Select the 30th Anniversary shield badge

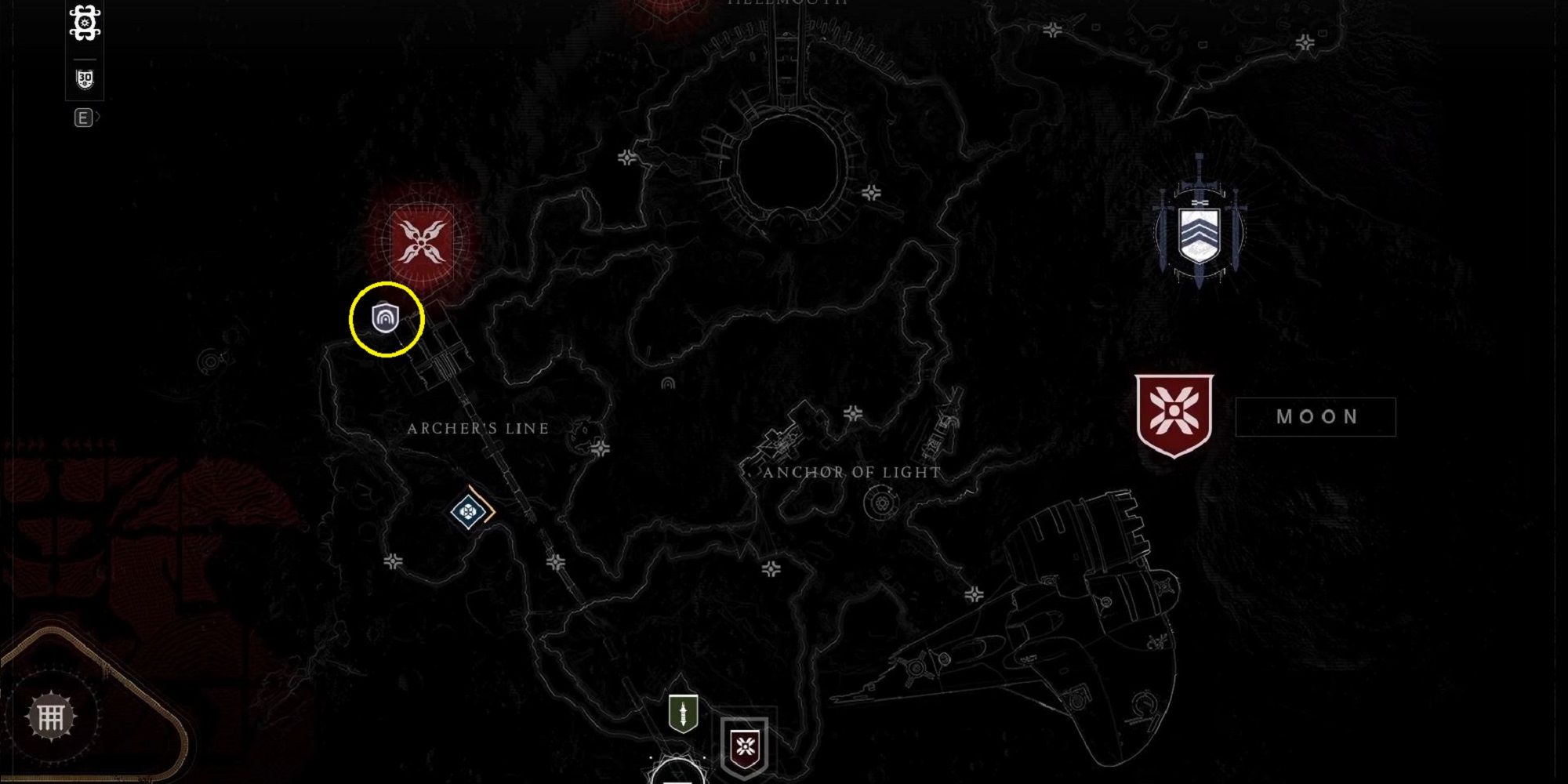point(84,77)
